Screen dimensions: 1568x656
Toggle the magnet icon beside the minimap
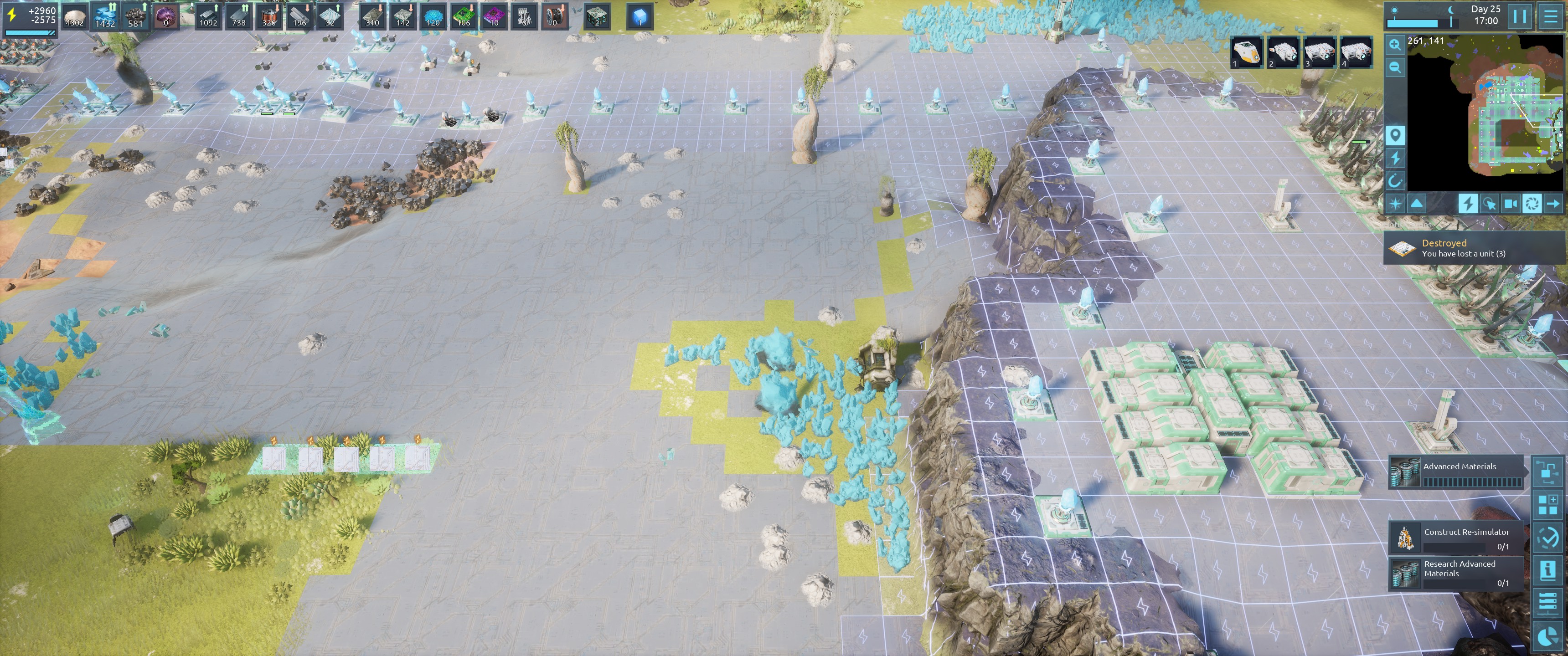click(1394, 180)
